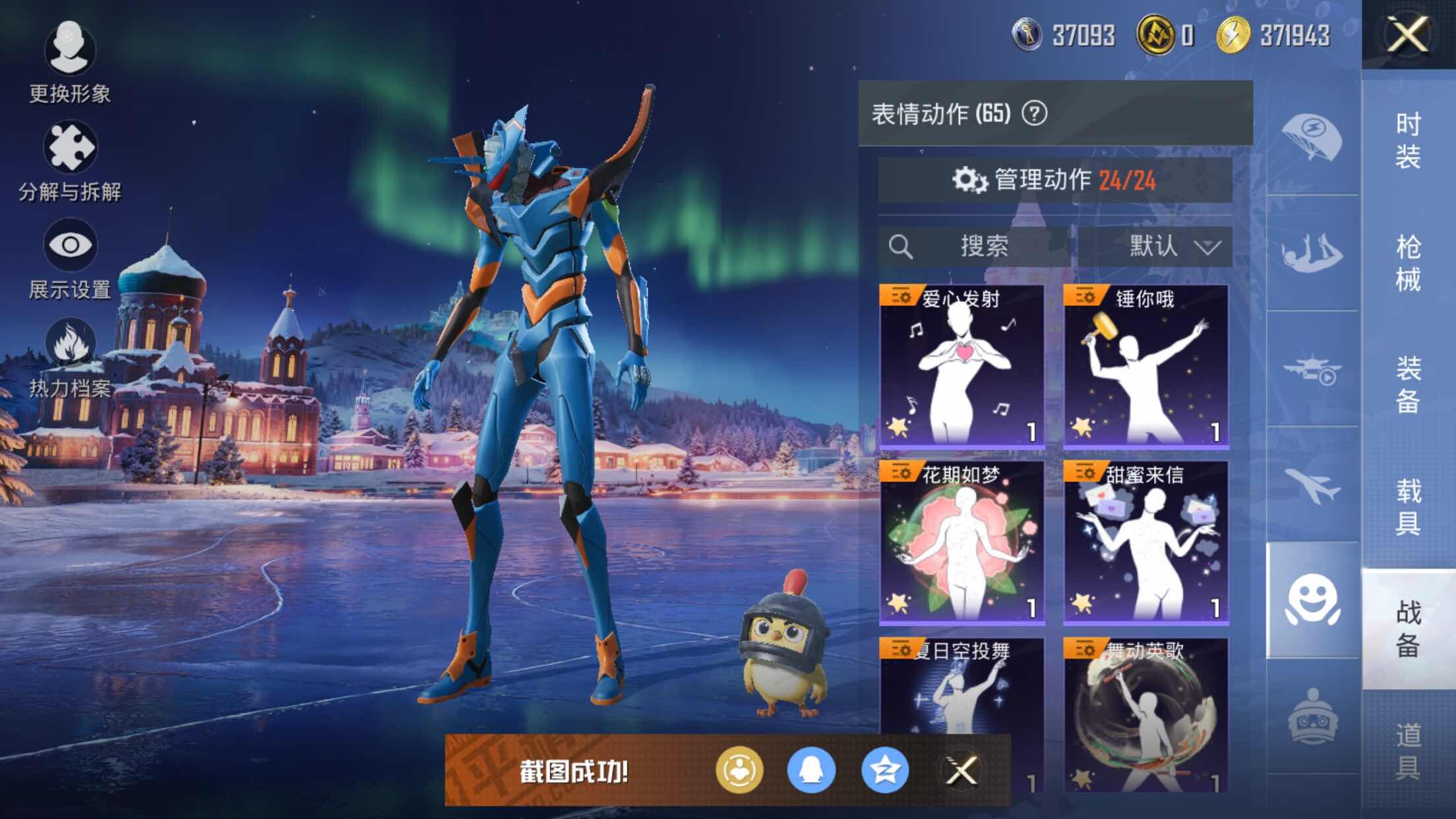Select the 爱心发射 emote
The height and width of the screenshot is (819, 1456).
(961, 367)
